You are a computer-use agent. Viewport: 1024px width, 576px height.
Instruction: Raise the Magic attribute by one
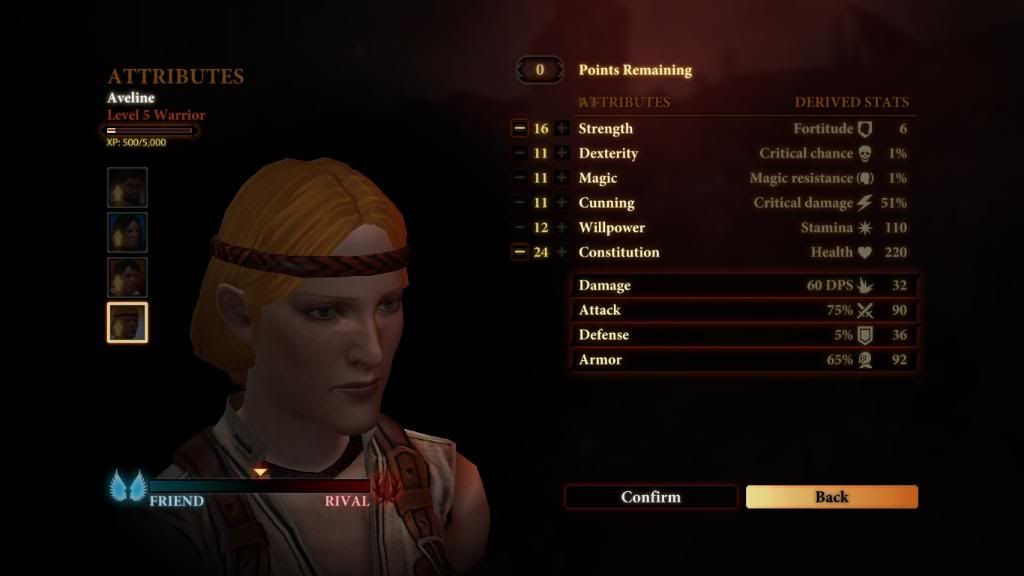point(562,178)
